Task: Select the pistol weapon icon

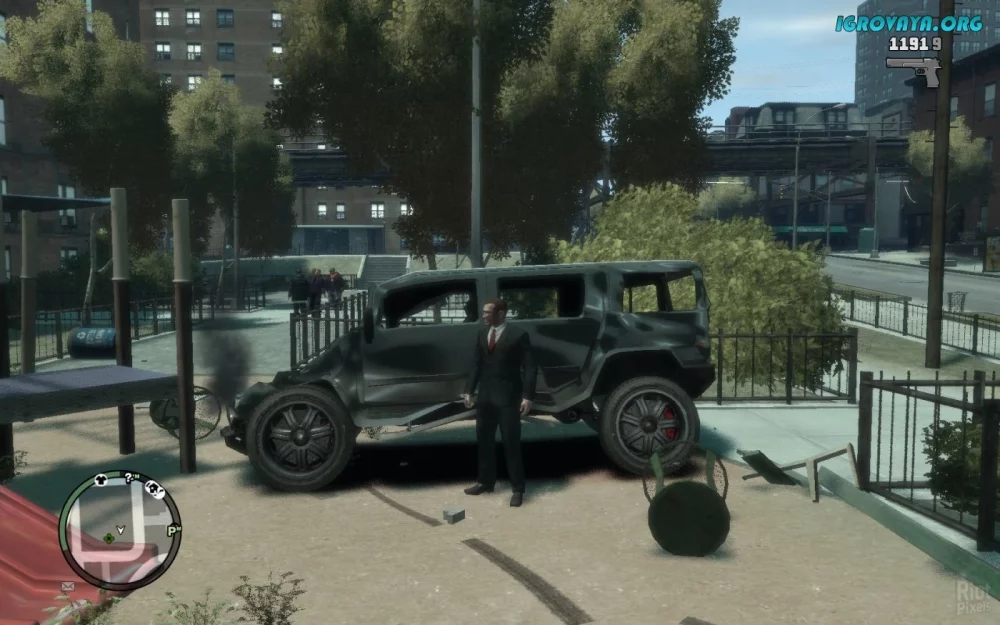Action: click(913, 68)
